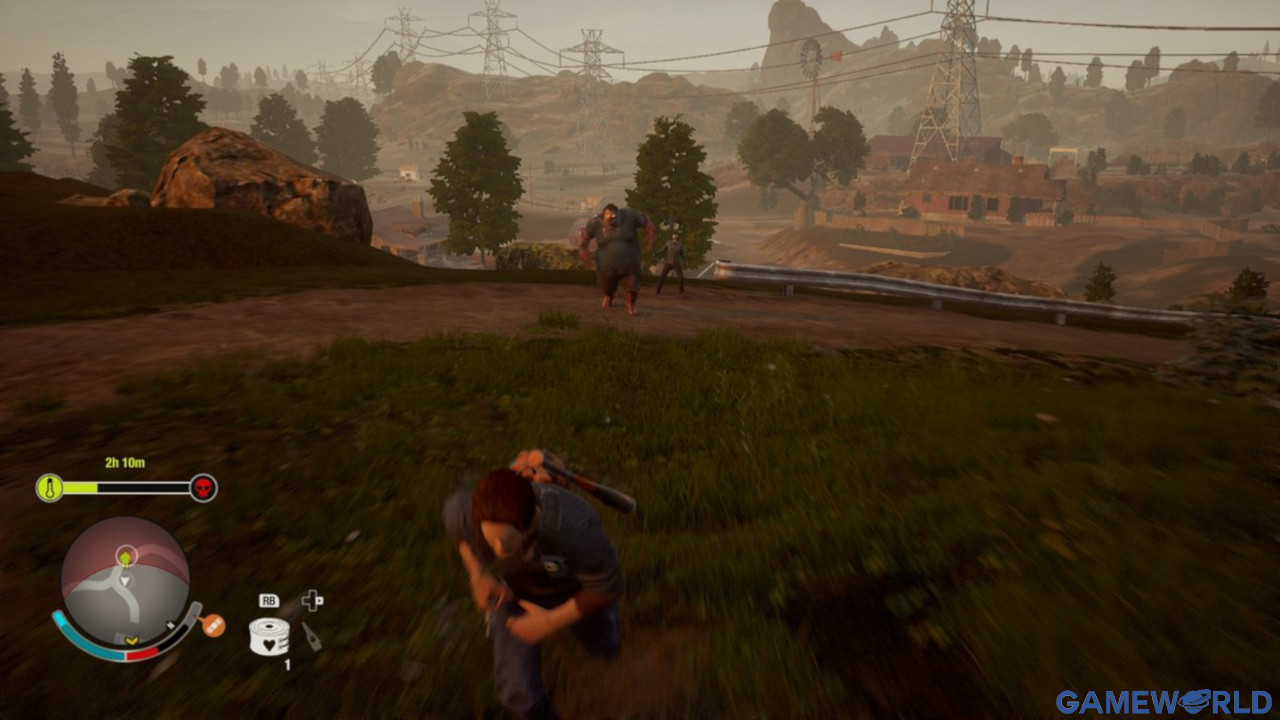Click the yellow chevron marker on minimap
The height and width of the screenshot is (720, 1280).
pyautogui.click(x=130, y=640)
